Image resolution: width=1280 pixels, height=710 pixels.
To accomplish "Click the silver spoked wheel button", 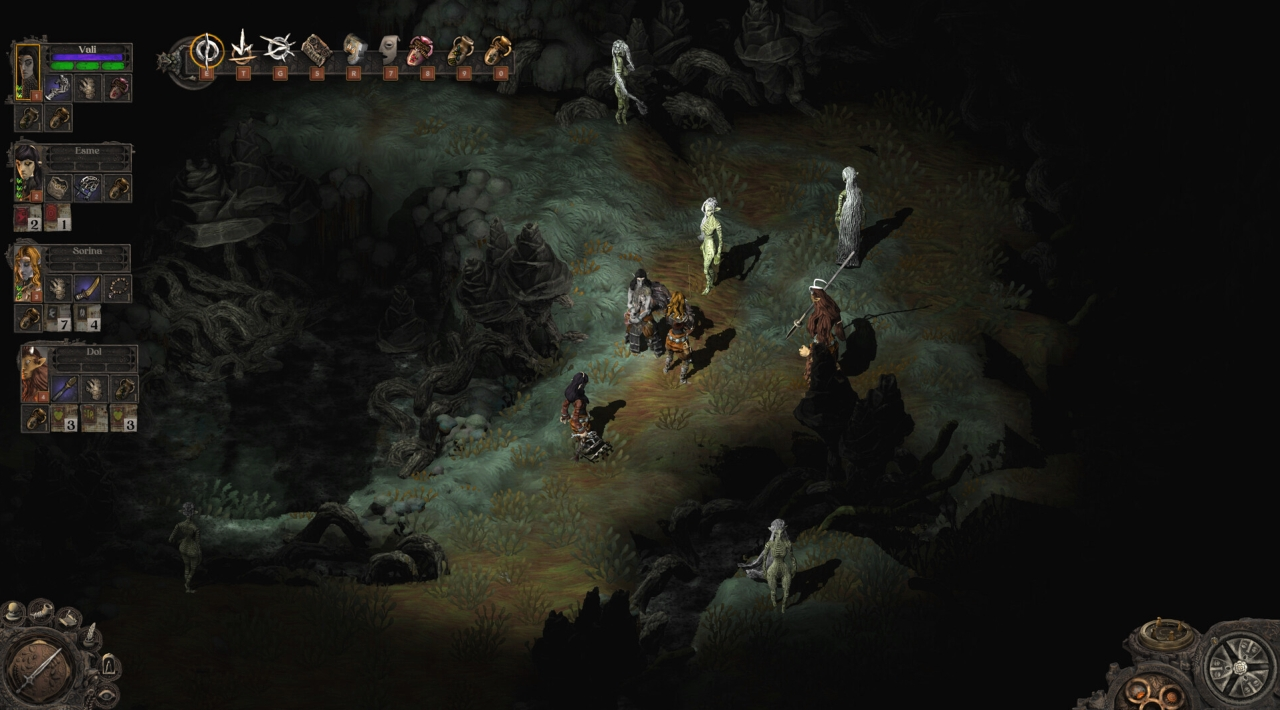I will pyautogui.click(x=1238, y=666).
